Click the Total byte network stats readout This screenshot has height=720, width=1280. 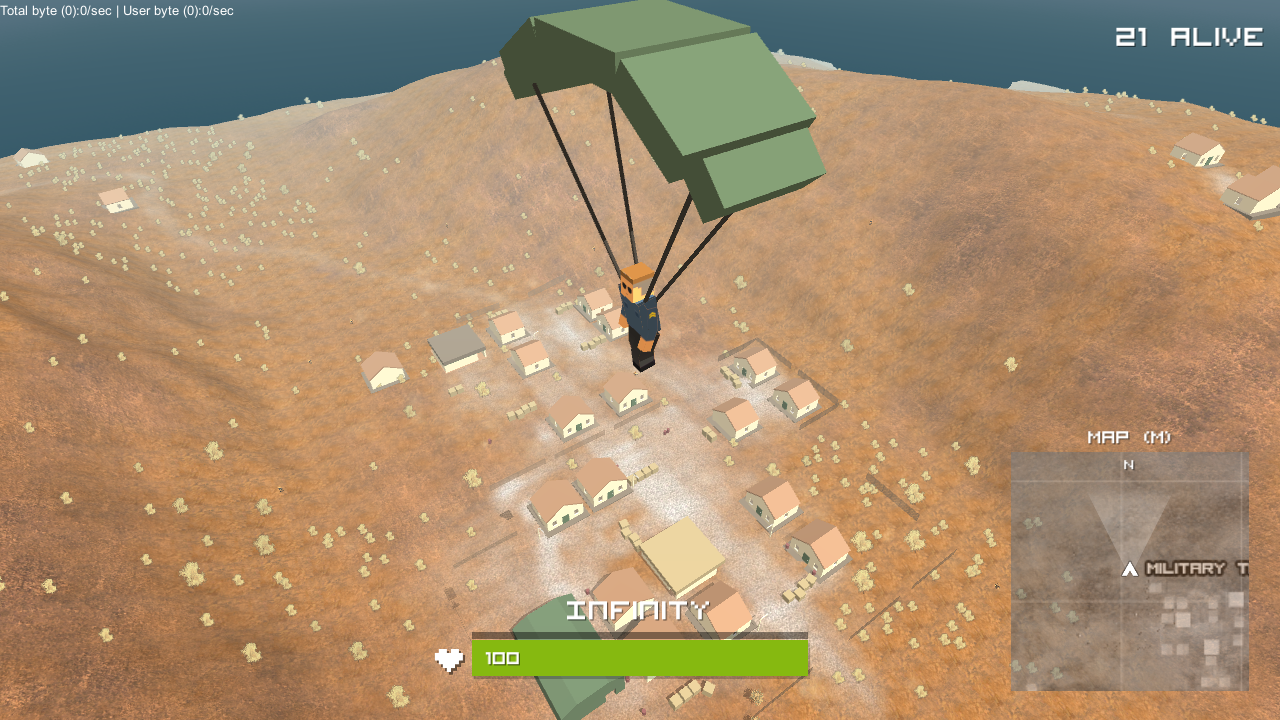tap(60, 11)
